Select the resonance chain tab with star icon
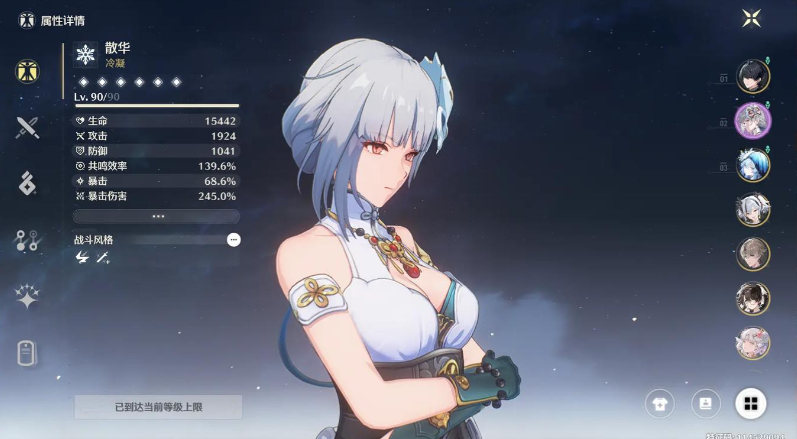The image size is (797, 439). tap(27, 296)
